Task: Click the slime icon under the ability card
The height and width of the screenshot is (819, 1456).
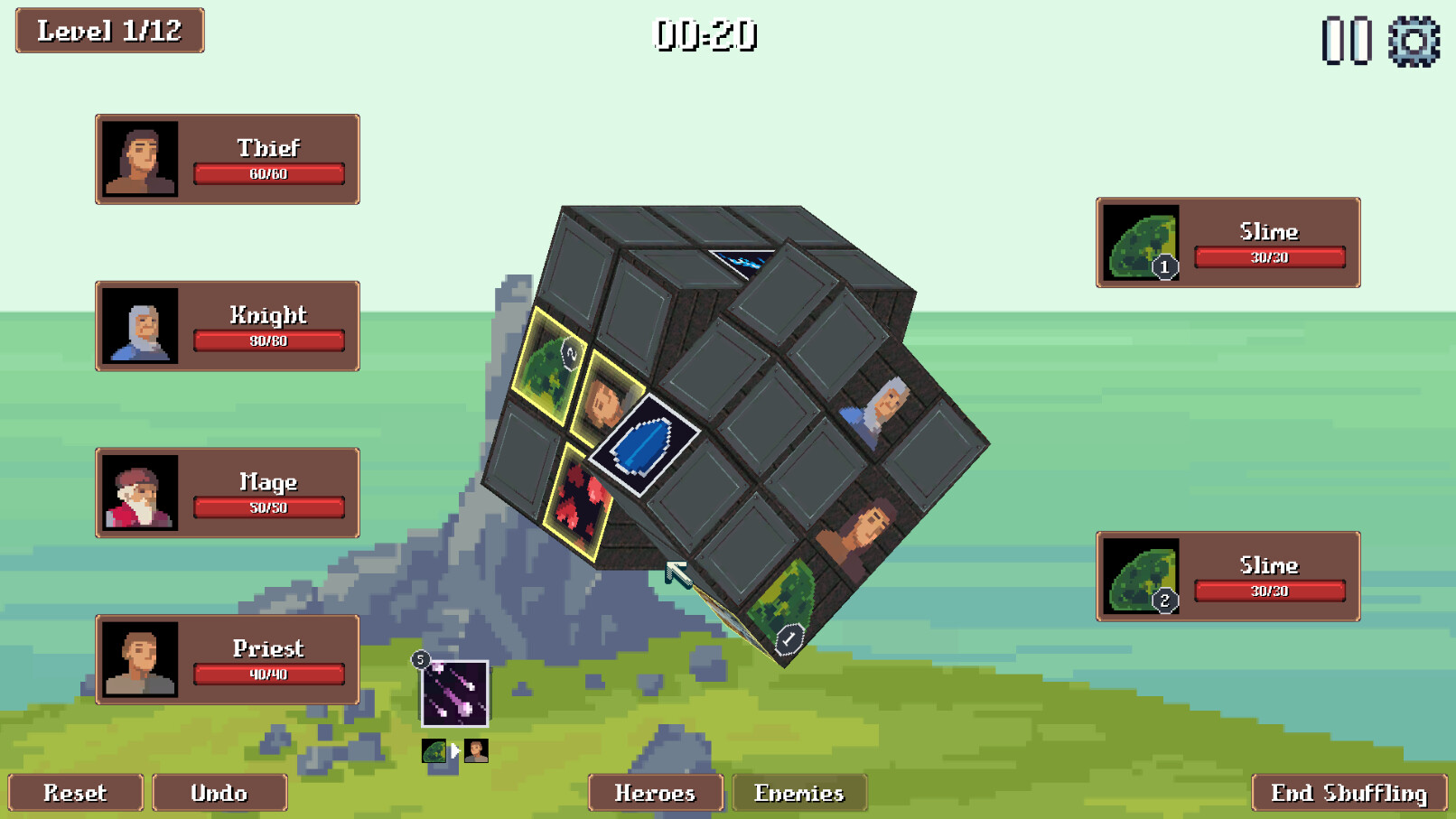Action: 433,749
